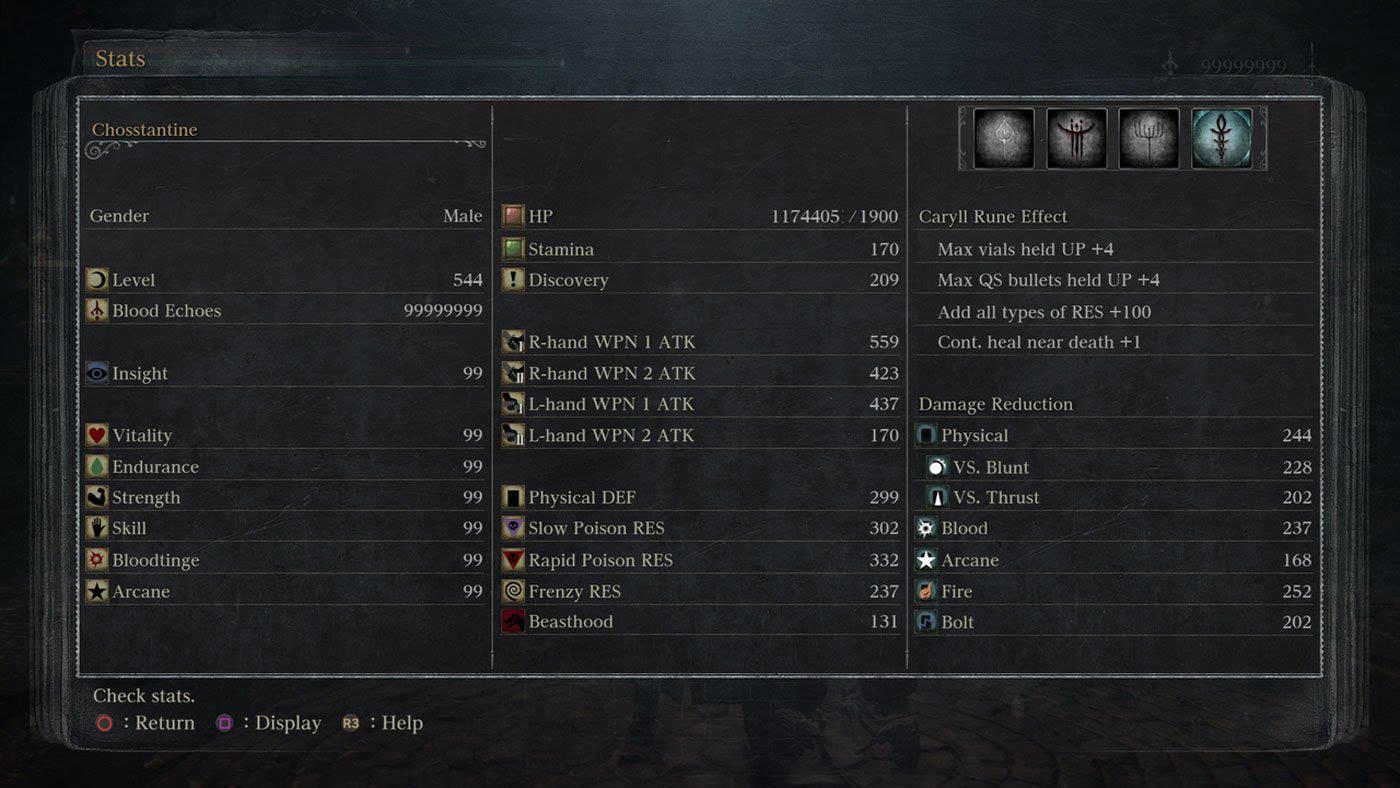Viewport: 1400px width, 788px height.
Task: Highlight the Level row
Action: 285,280
